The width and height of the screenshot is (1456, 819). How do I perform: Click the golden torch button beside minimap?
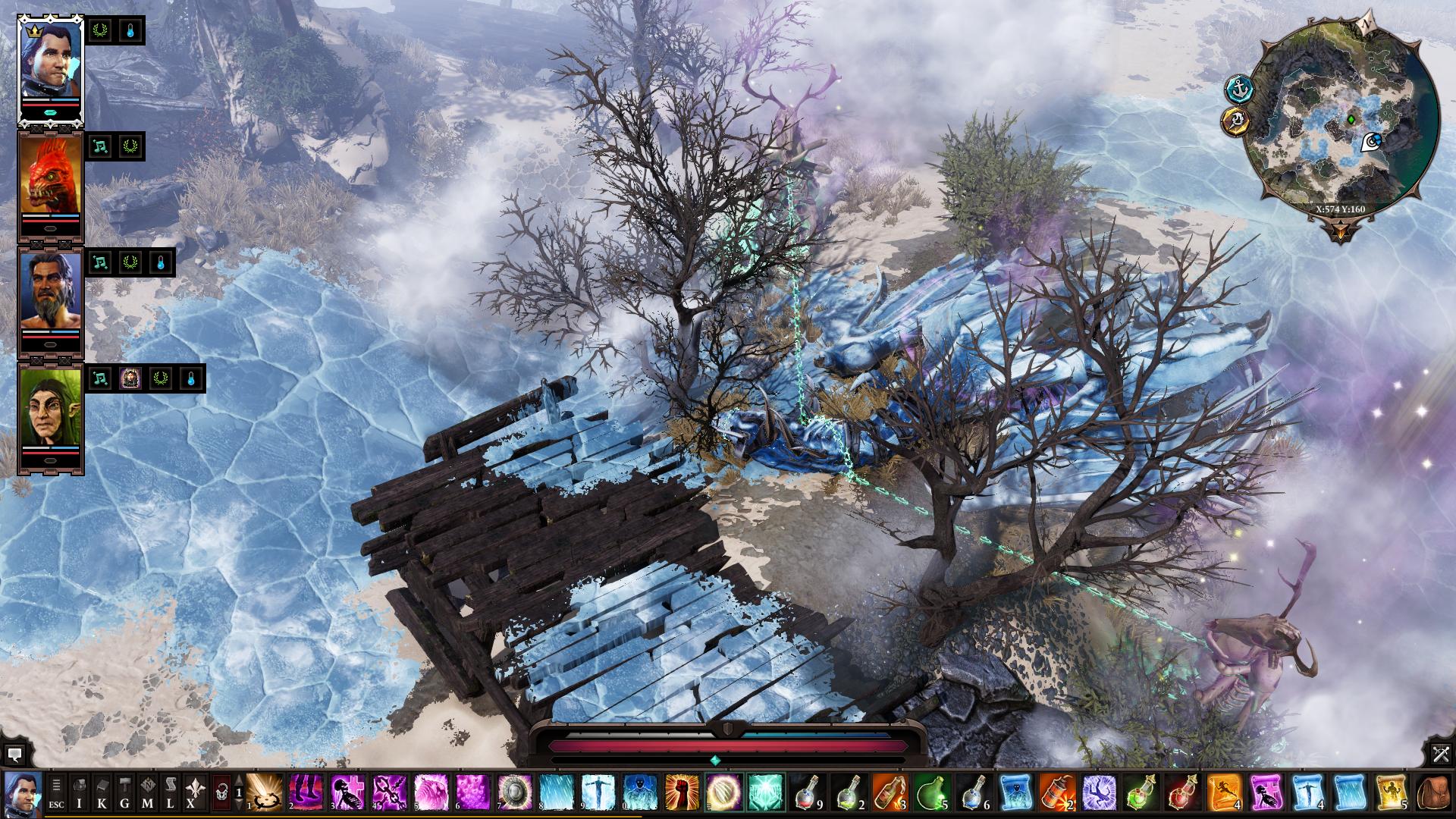pyautogui.click(x=1236, y=121)
